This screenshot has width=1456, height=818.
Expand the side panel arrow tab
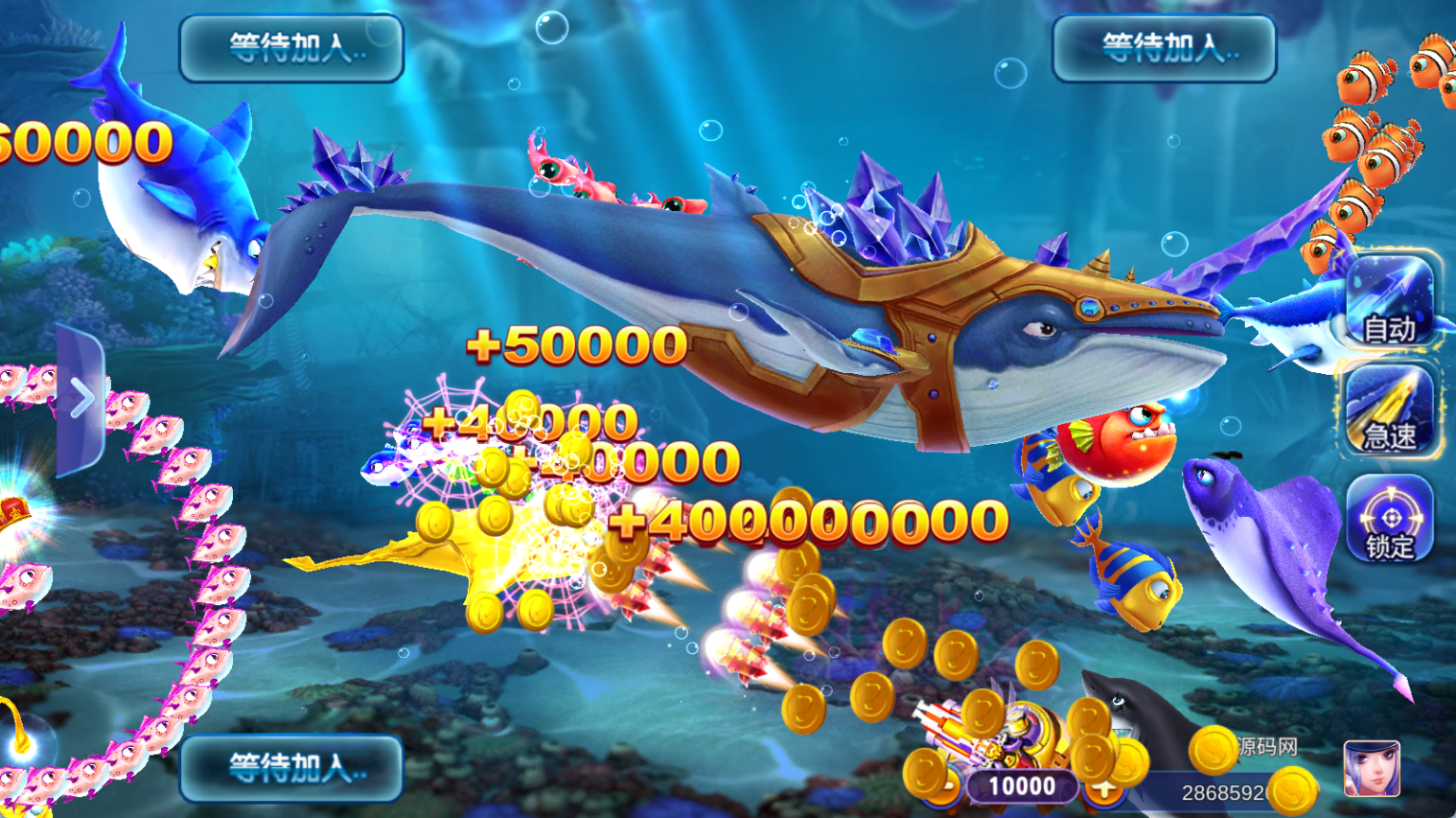coord(81,399)
